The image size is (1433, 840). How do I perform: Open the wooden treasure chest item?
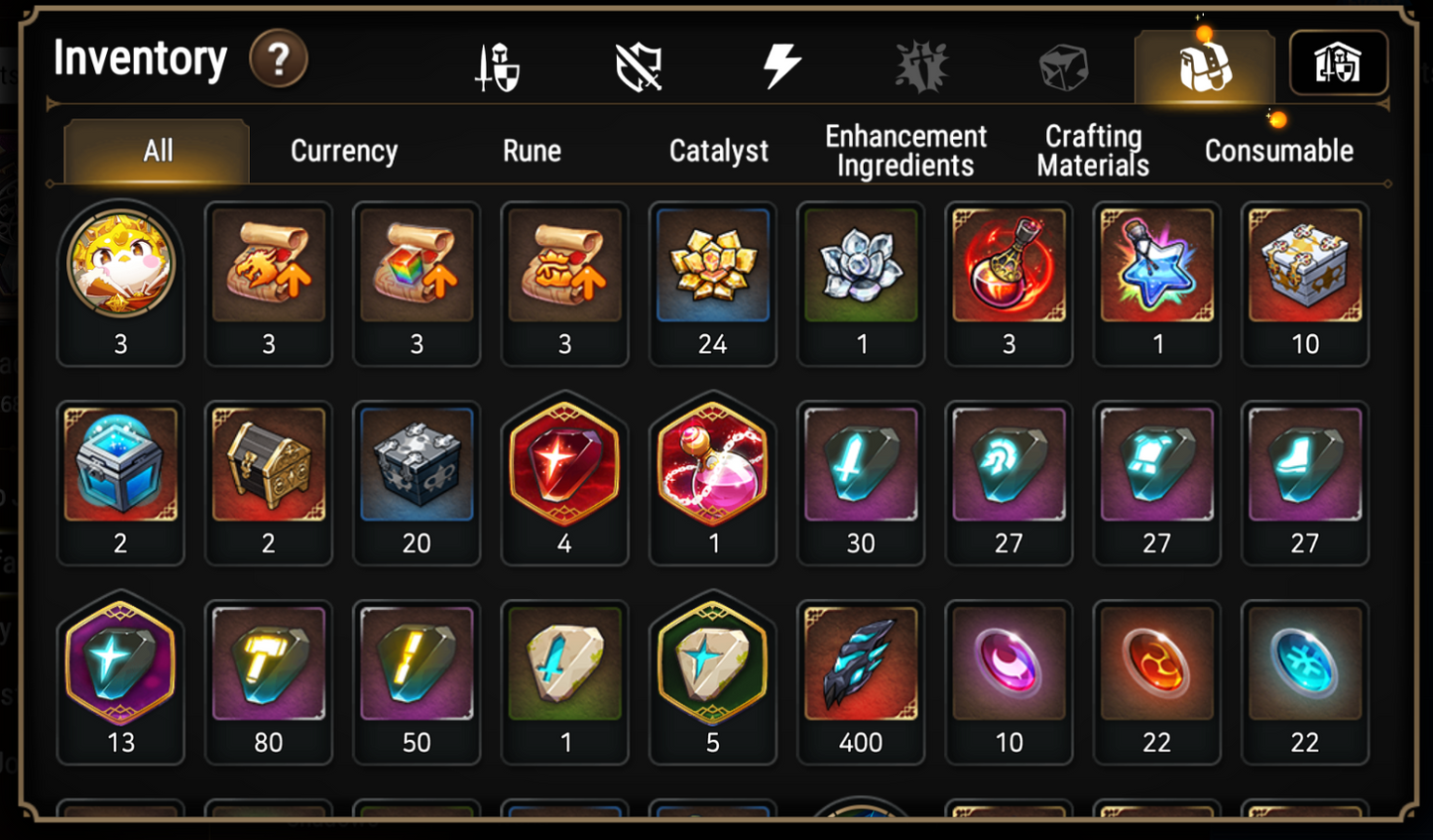coord(268,464)
